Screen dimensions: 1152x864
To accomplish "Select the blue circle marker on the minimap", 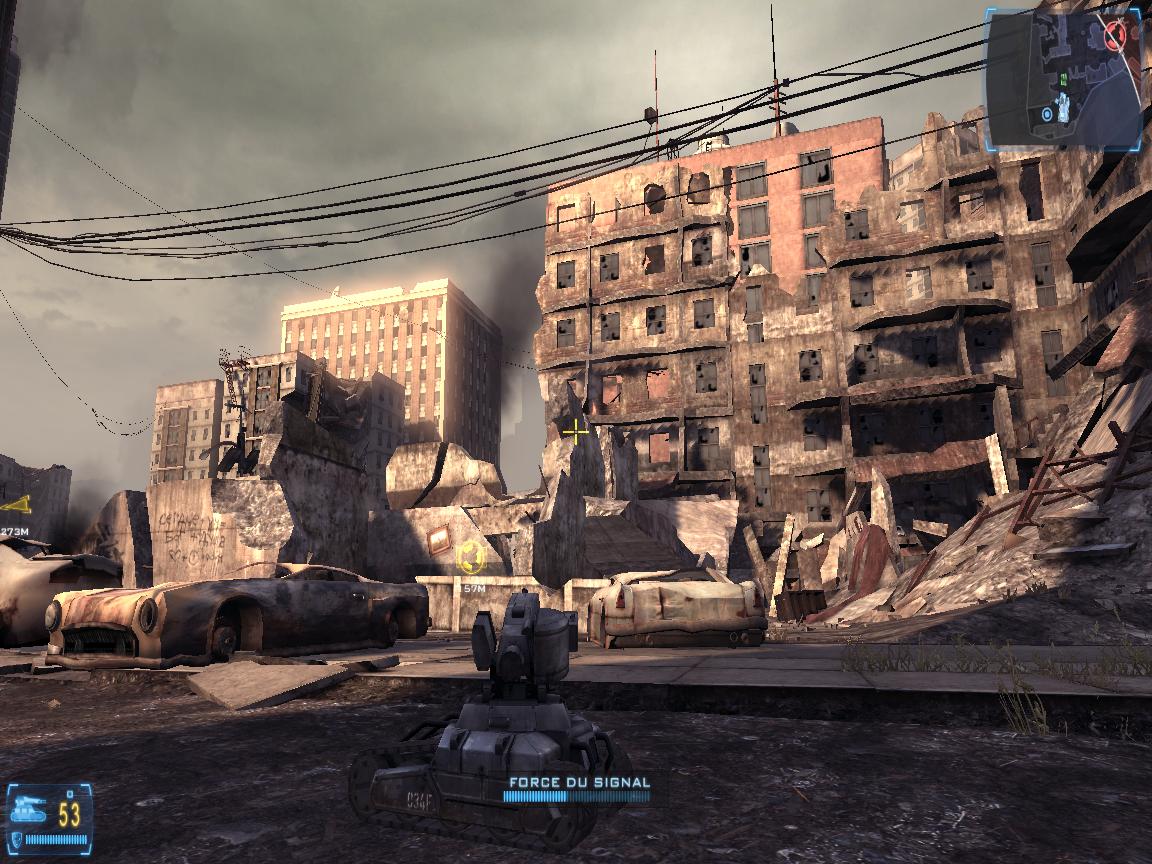I will point(1046,114).
